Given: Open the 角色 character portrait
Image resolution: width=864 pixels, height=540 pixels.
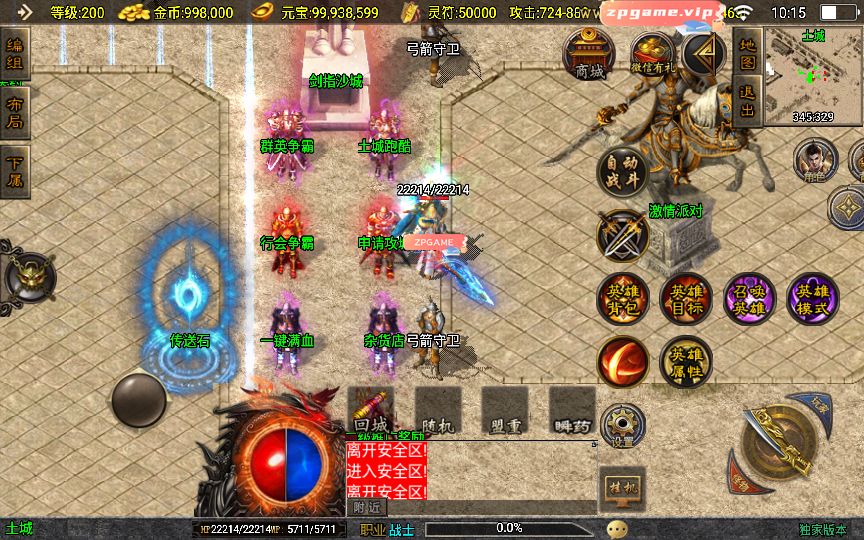Looking at the screenshot, I should [814, 160].
